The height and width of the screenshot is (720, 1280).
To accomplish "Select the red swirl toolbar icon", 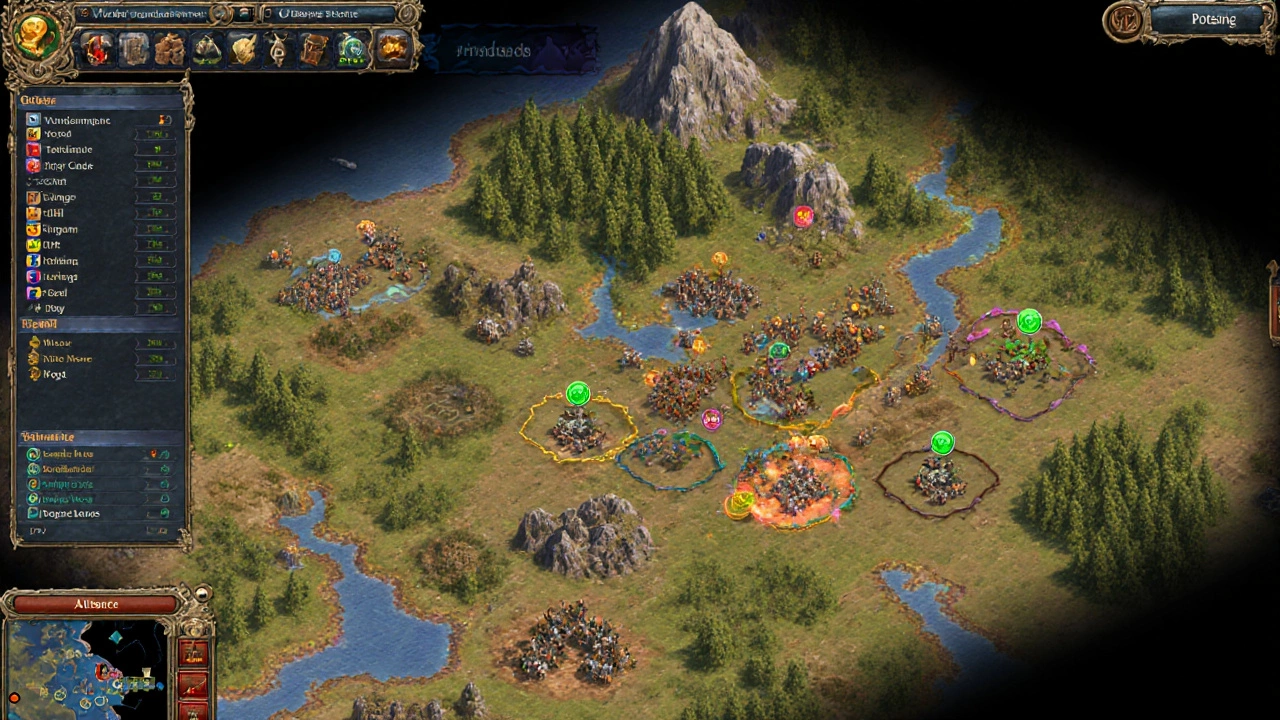I will click(98, 49).
